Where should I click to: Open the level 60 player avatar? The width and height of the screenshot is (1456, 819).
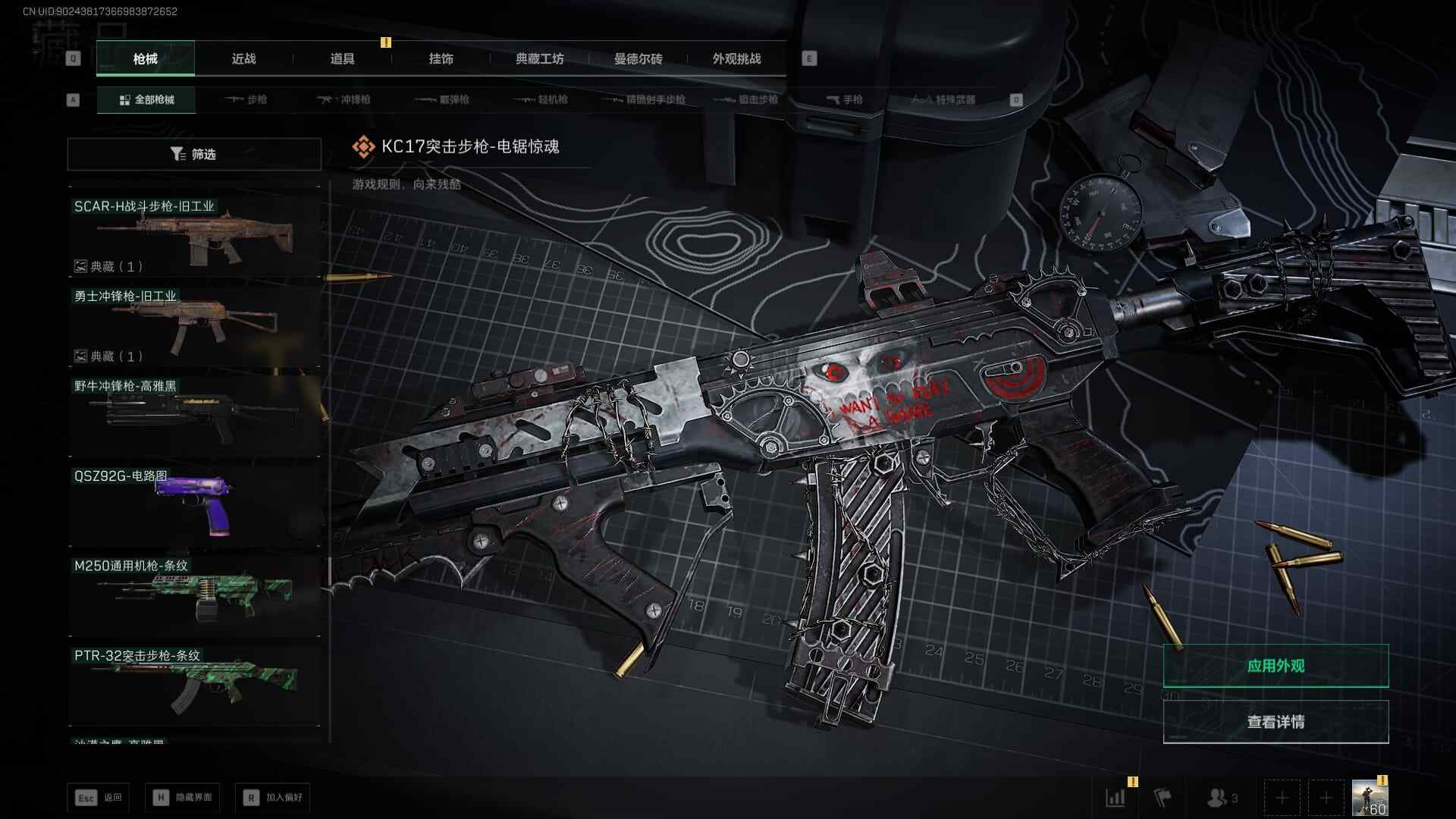pyautogui.click(x=1370, y=798)
